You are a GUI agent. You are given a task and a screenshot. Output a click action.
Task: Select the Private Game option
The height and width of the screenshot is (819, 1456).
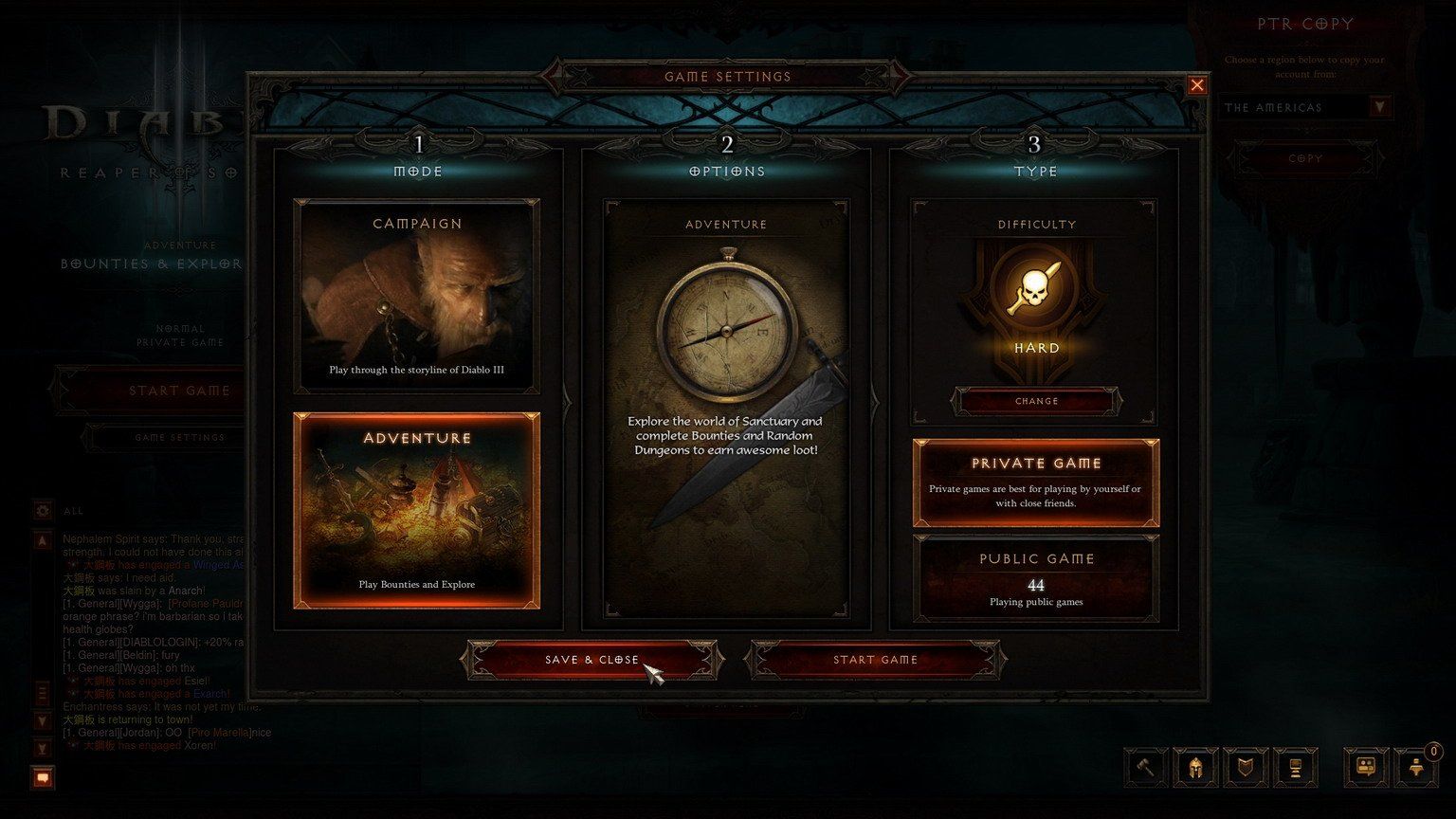(1036, 482)
